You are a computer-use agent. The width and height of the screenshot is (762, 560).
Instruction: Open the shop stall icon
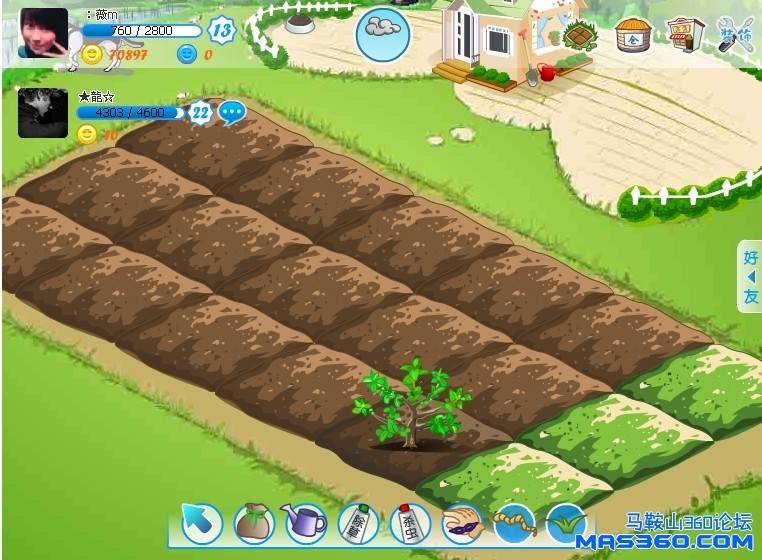[684, 35]
